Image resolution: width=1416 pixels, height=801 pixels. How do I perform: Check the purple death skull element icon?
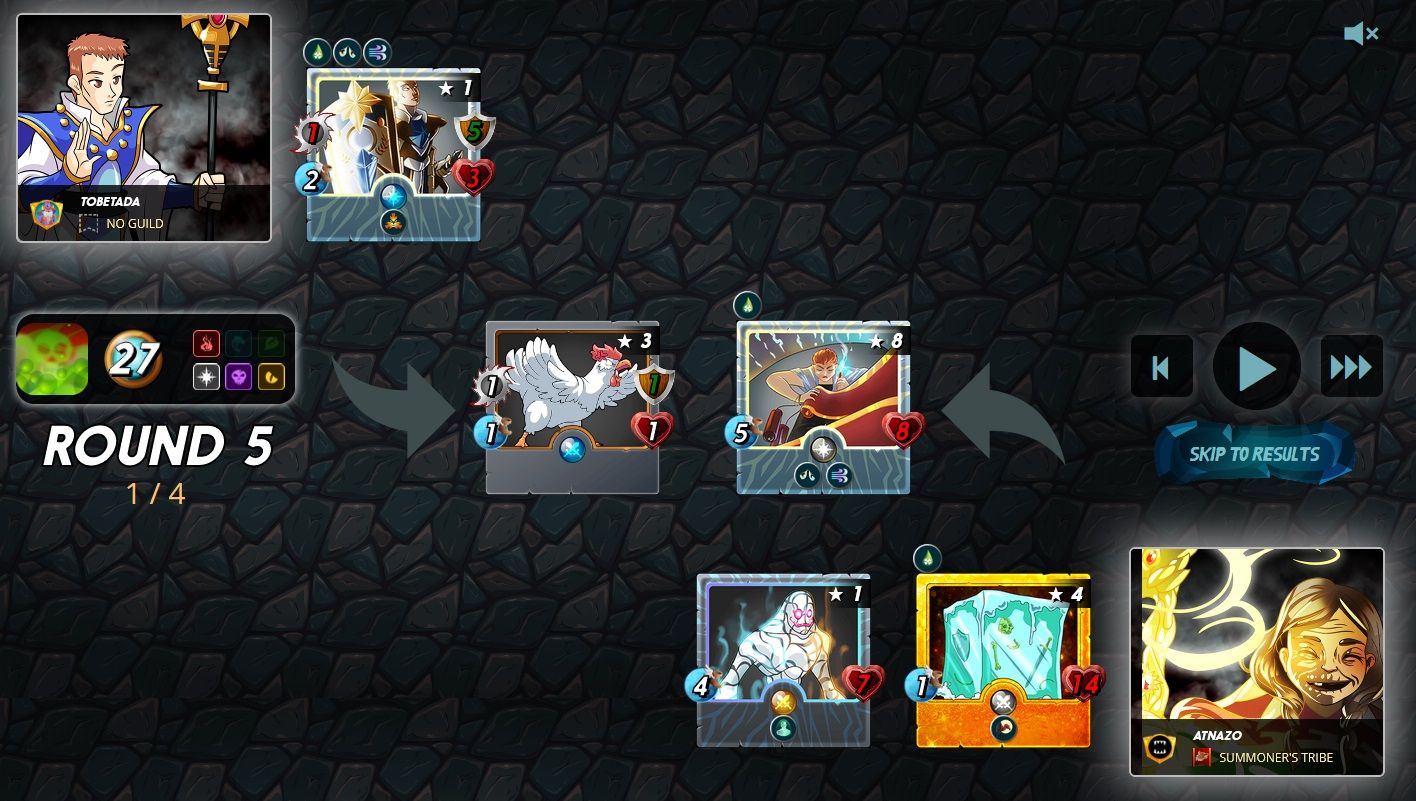(238, 377)
